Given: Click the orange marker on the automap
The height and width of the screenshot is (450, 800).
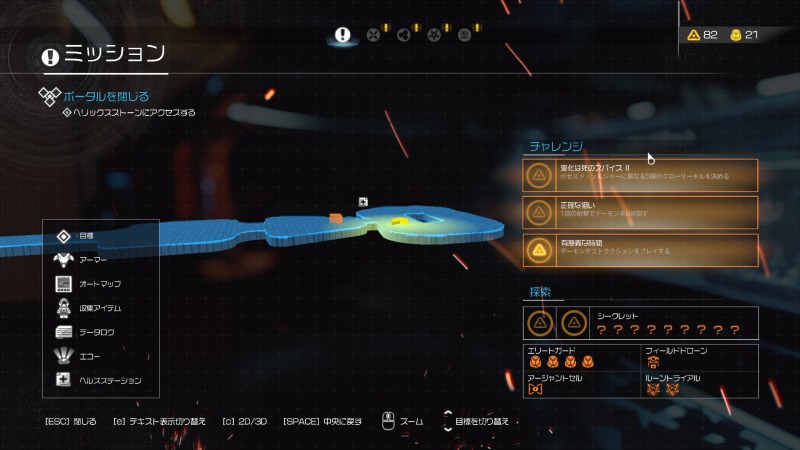Looking at the screenshot, I should tap(336, 217).
